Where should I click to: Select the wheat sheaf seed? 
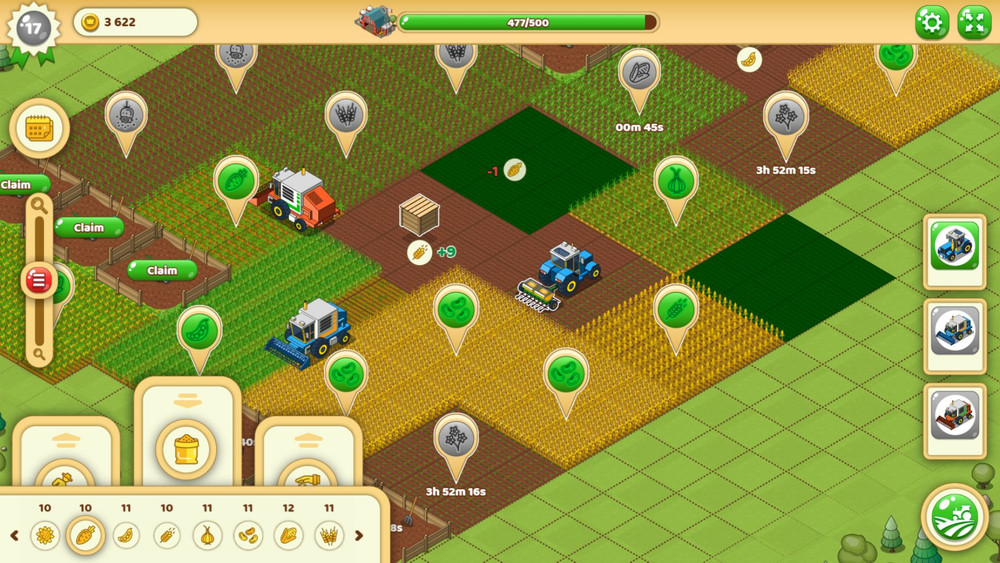(x=329, y=536)
